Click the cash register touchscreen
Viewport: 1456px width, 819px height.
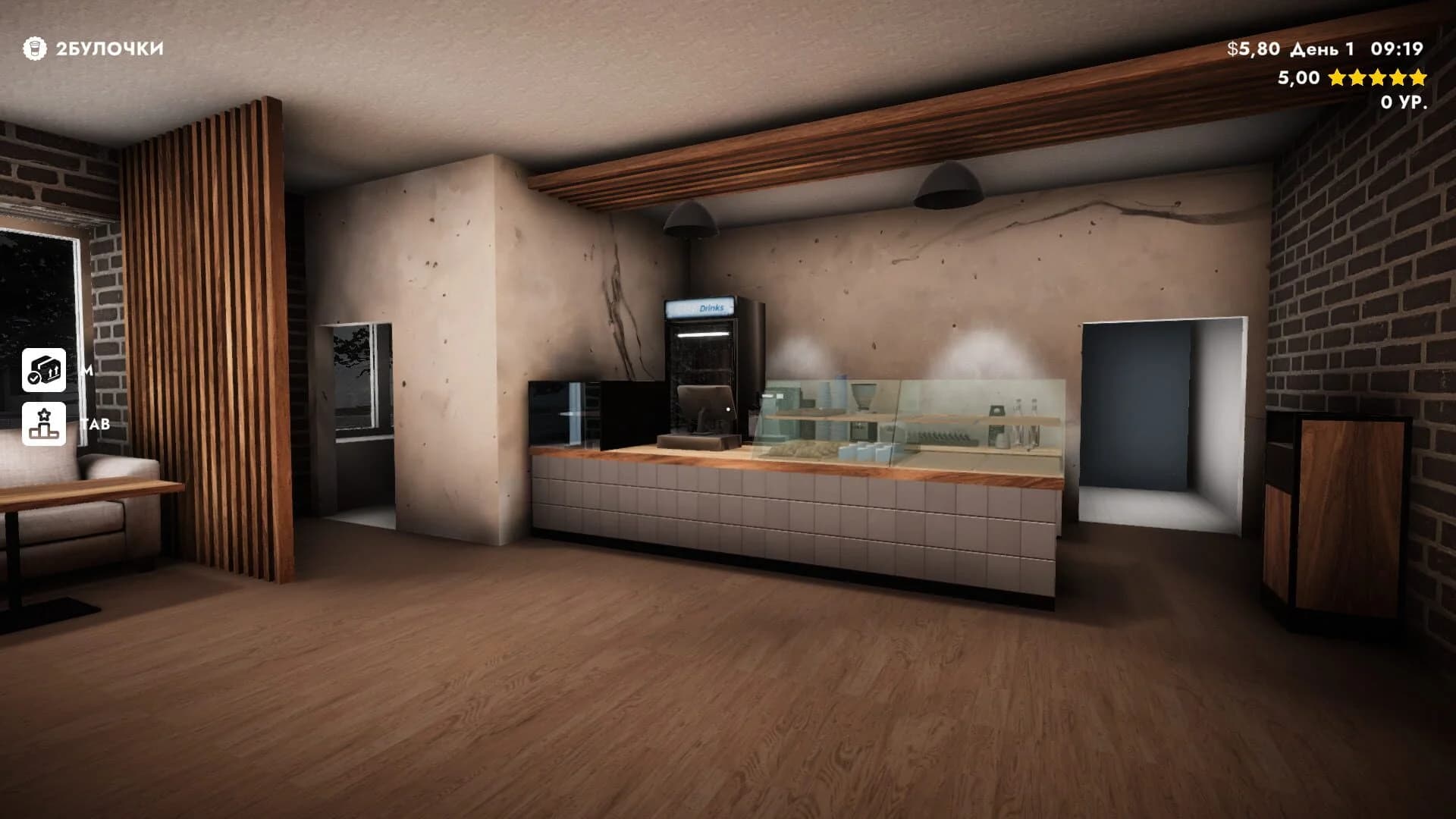pos(706,409)
